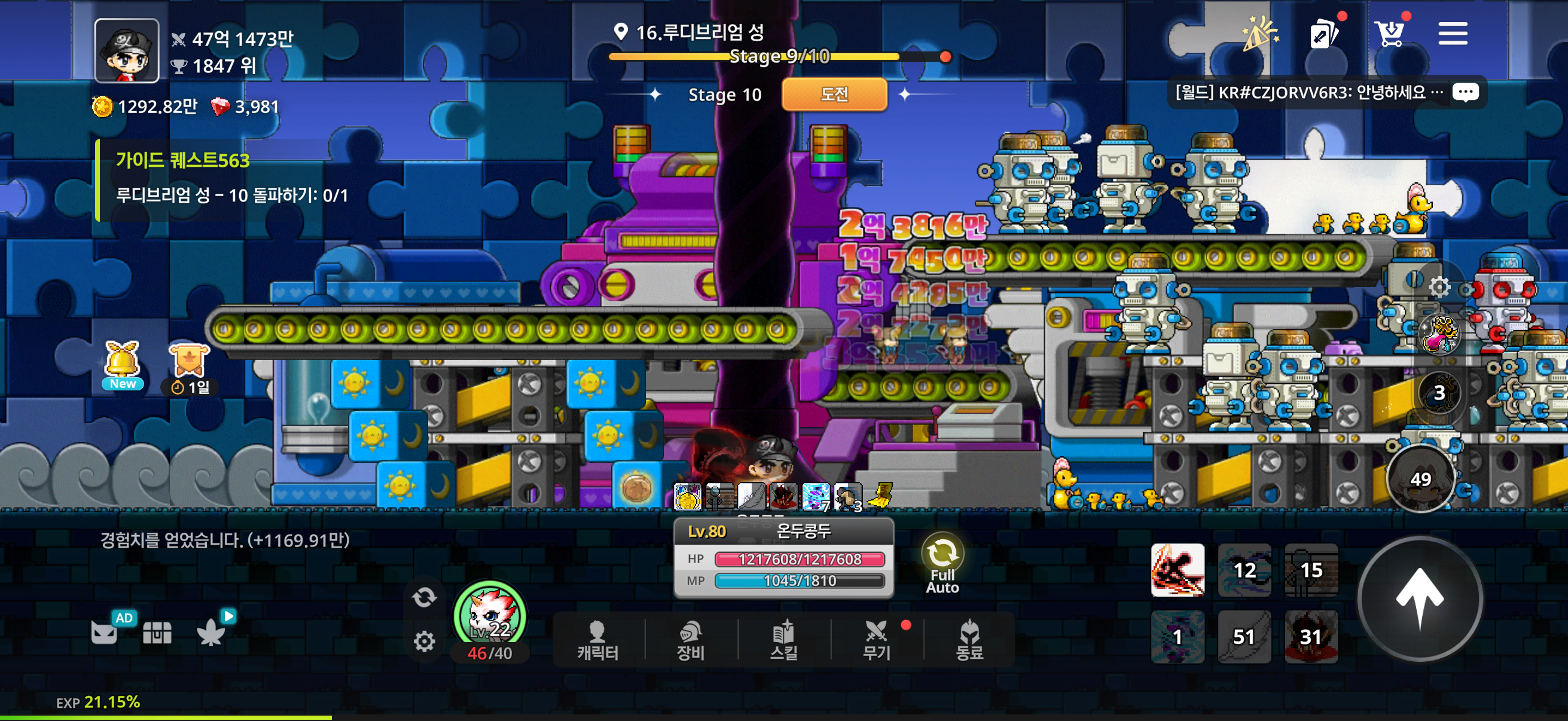
Task: Start the Stage 10 challenge with 도전
Action: [x=834, y=94]
